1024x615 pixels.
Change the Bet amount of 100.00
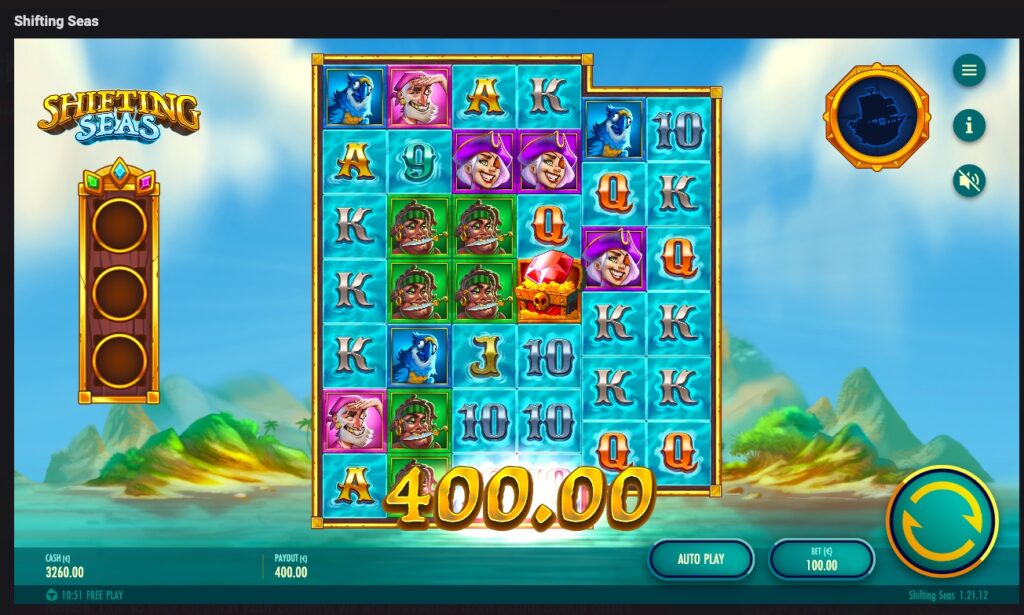[821, 559]
